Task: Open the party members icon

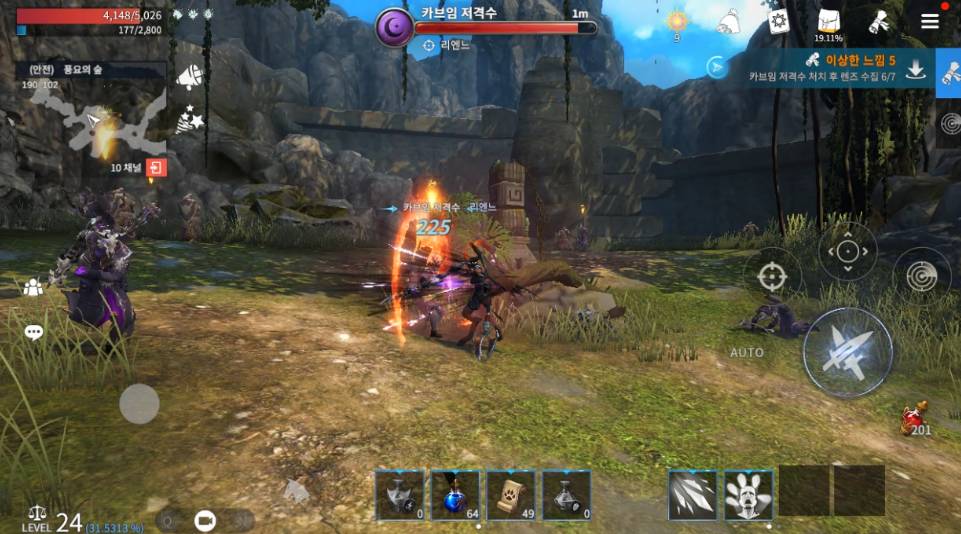Action: 34,288
